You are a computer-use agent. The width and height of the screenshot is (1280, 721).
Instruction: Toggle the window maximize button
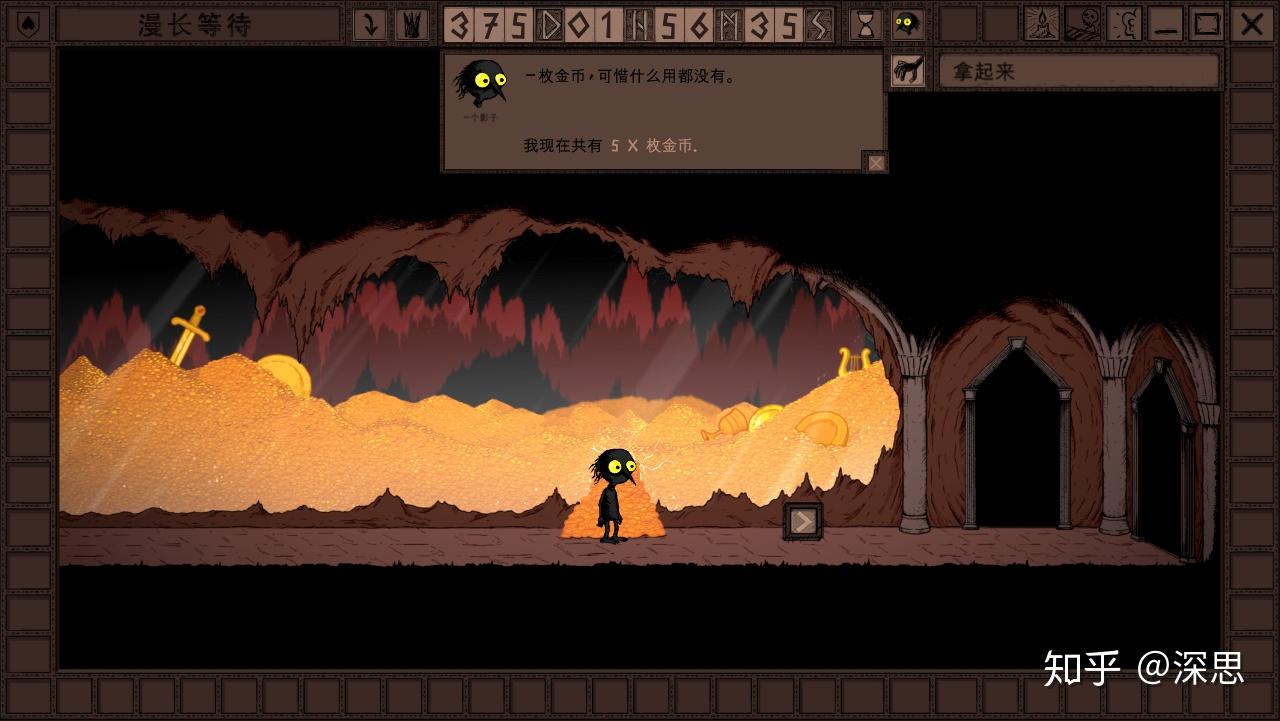point(1208,24)
